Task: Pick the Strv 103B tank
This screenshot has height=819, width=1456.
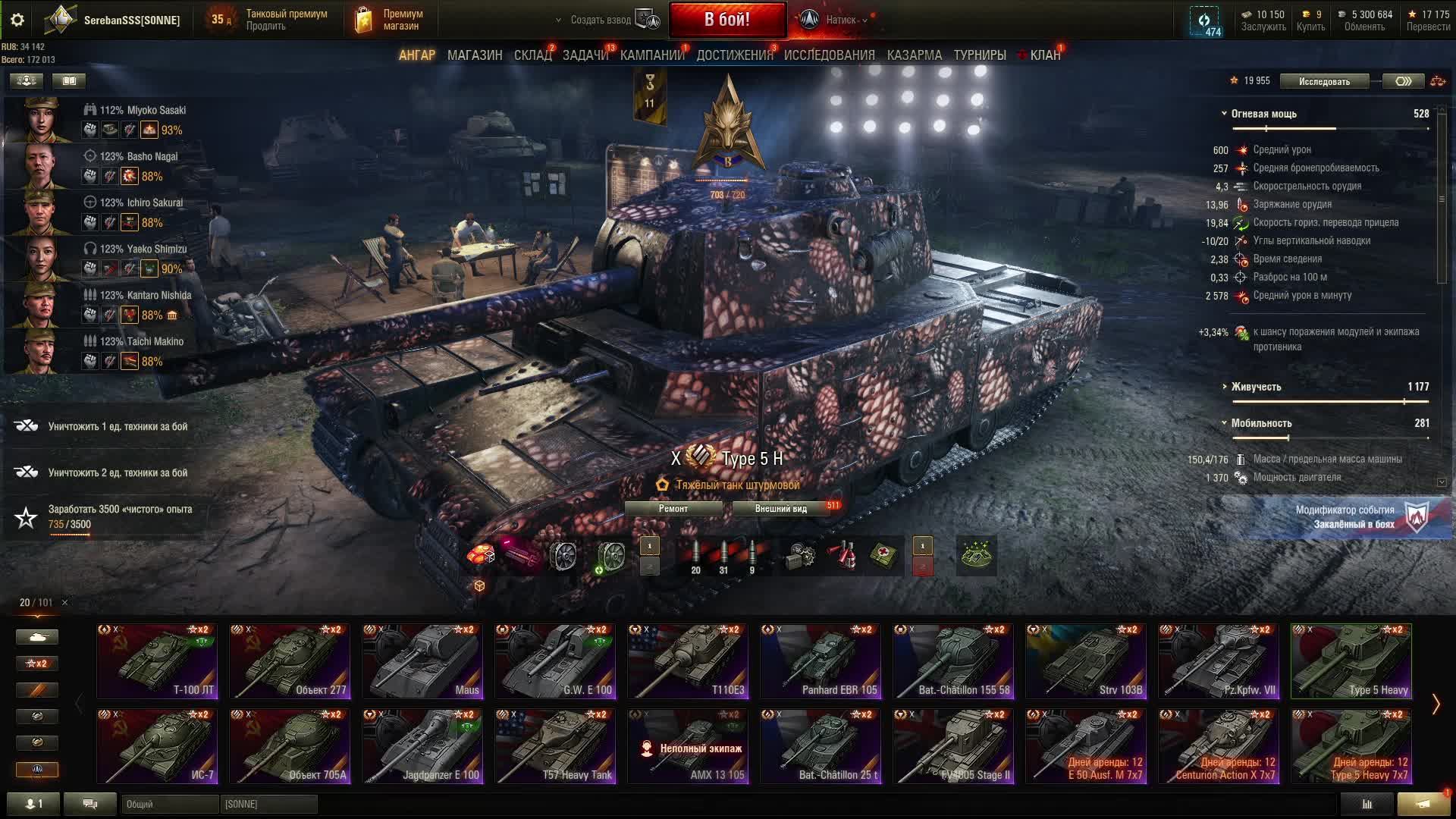Action: (1086, 661)
